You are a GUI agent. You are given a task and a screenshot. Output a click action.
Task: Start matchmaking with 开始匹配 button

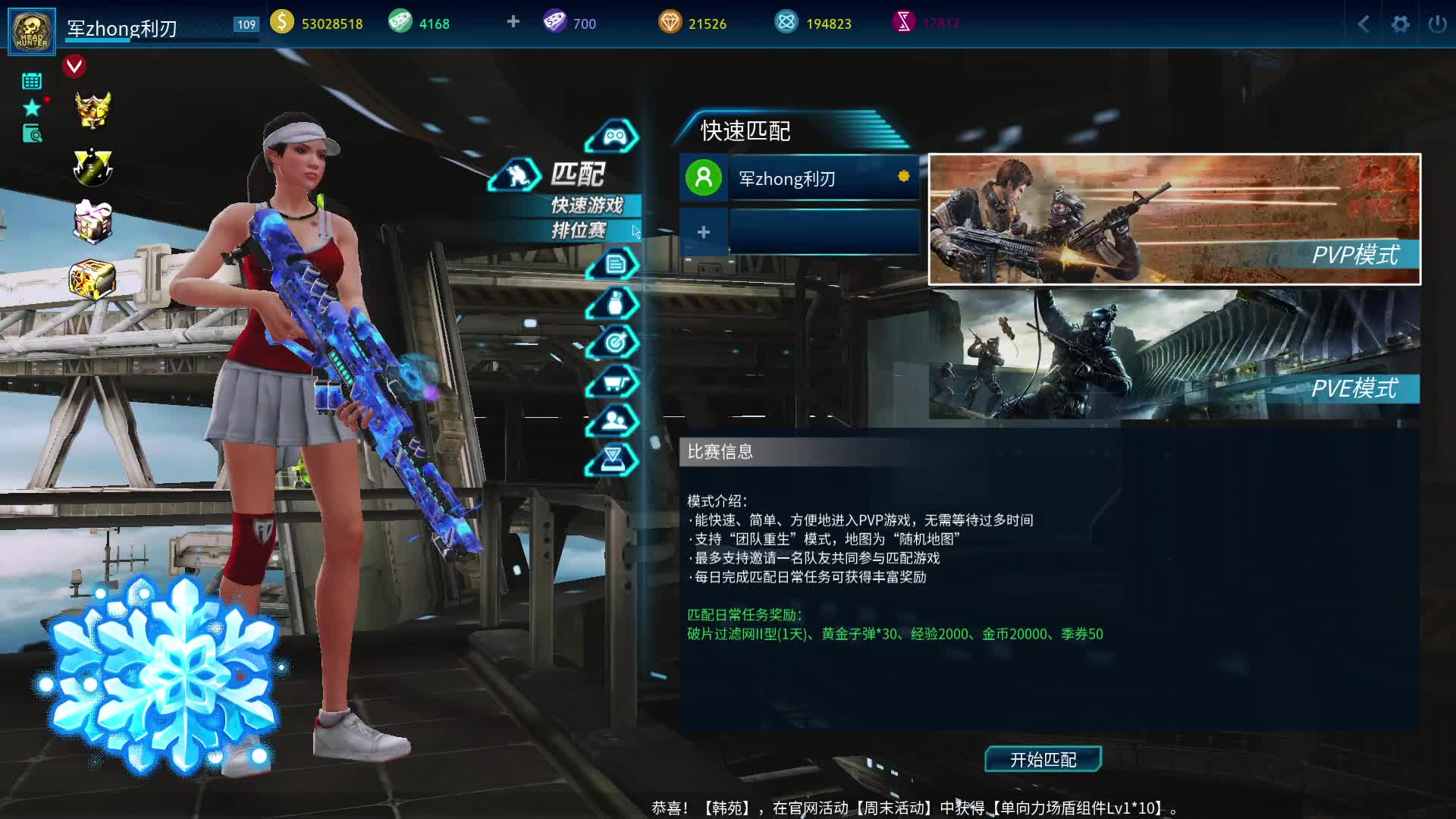1043,759
